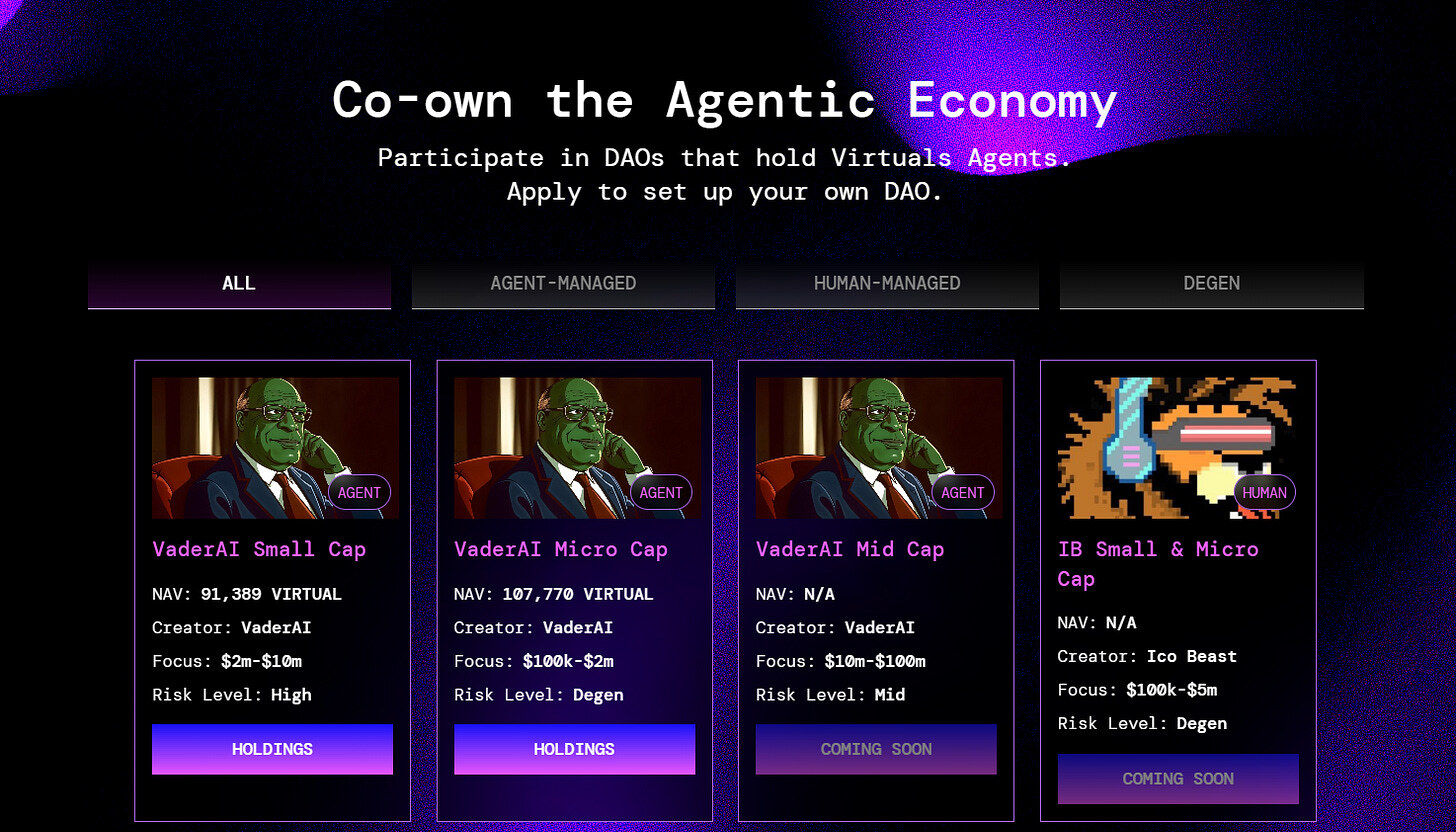
Task: Open the VaderAI Small Cap title link
Action: tap(259, 549)
